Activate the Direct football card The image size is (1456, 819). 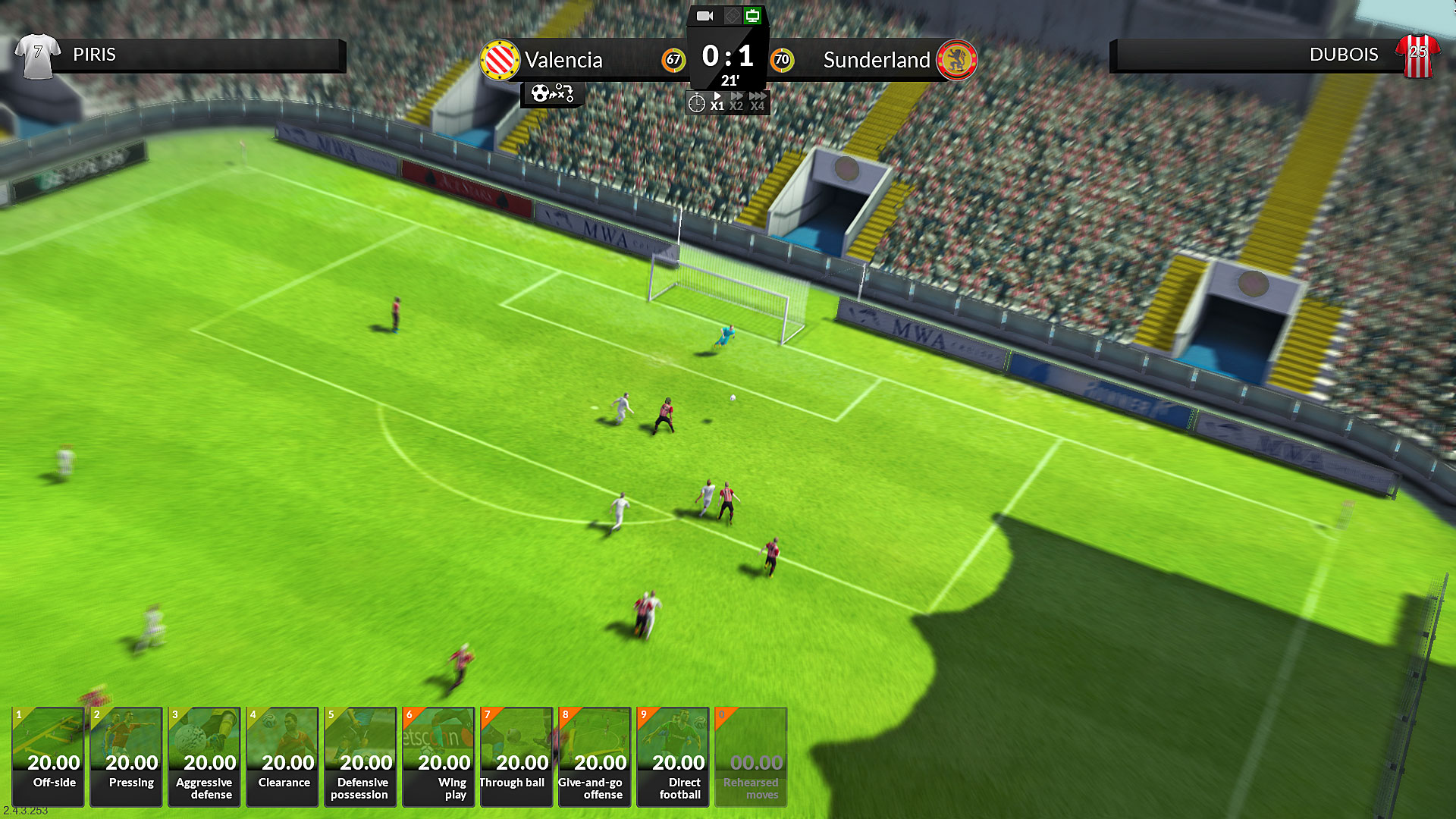coord(673,757)
